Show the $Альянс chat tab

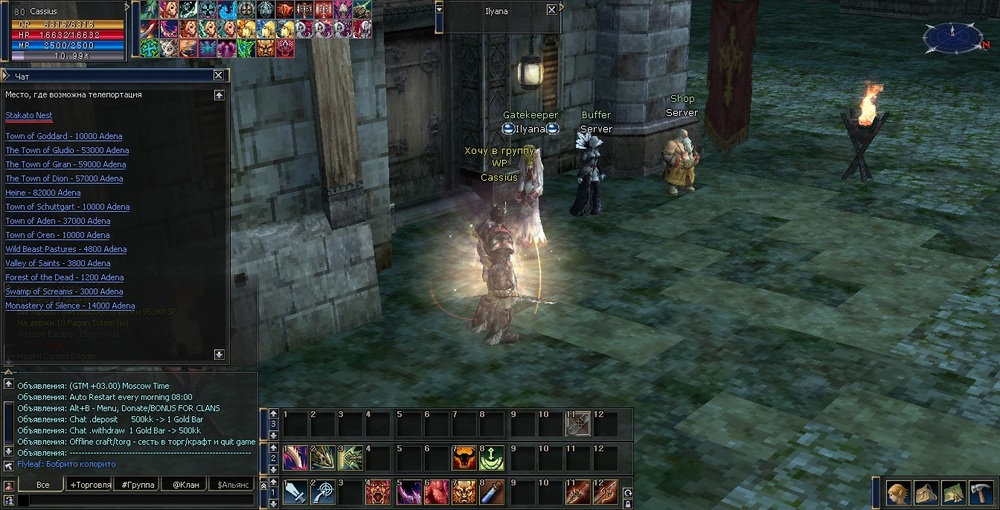tap(232, 484)
